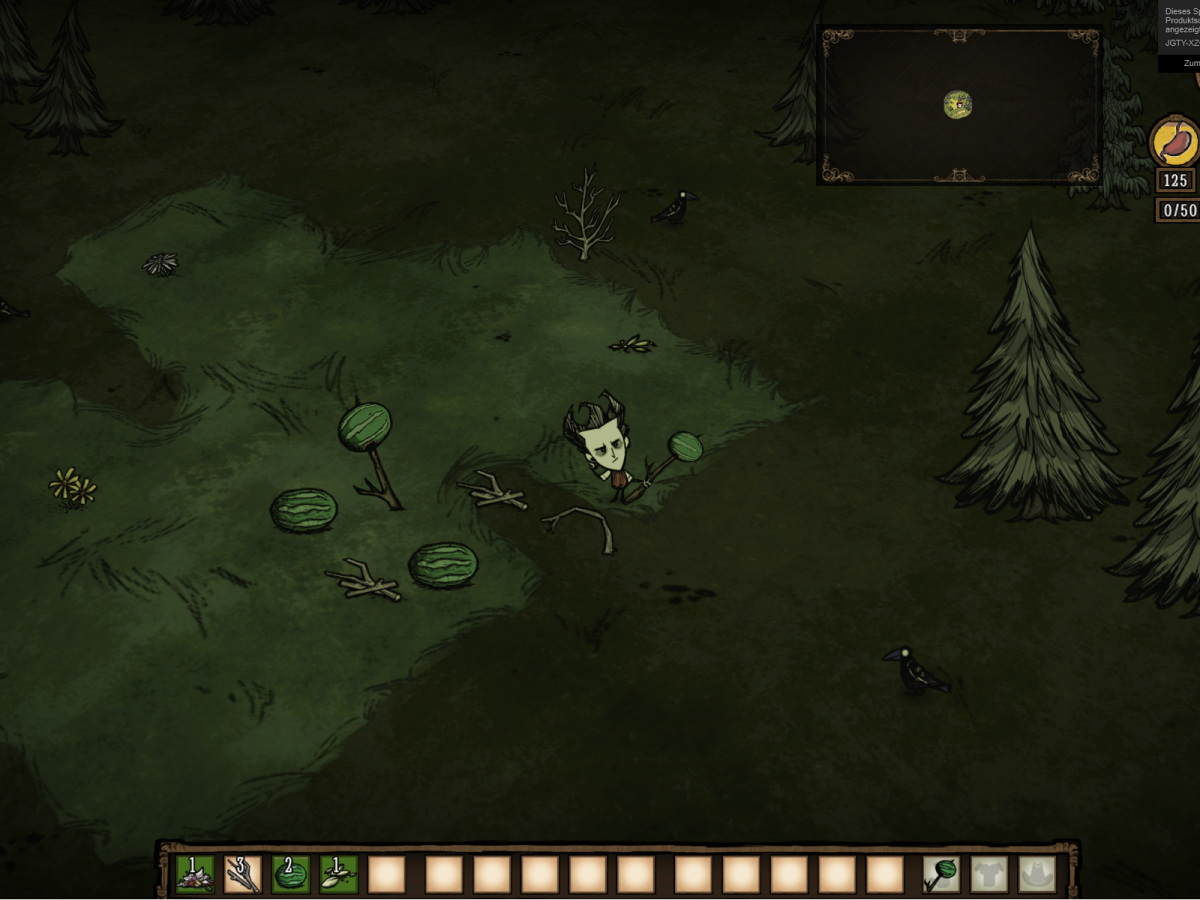This screenshot has width=1200, height=900.
Task: Select the empty hat equipment slot
Action: [1036, 874]
